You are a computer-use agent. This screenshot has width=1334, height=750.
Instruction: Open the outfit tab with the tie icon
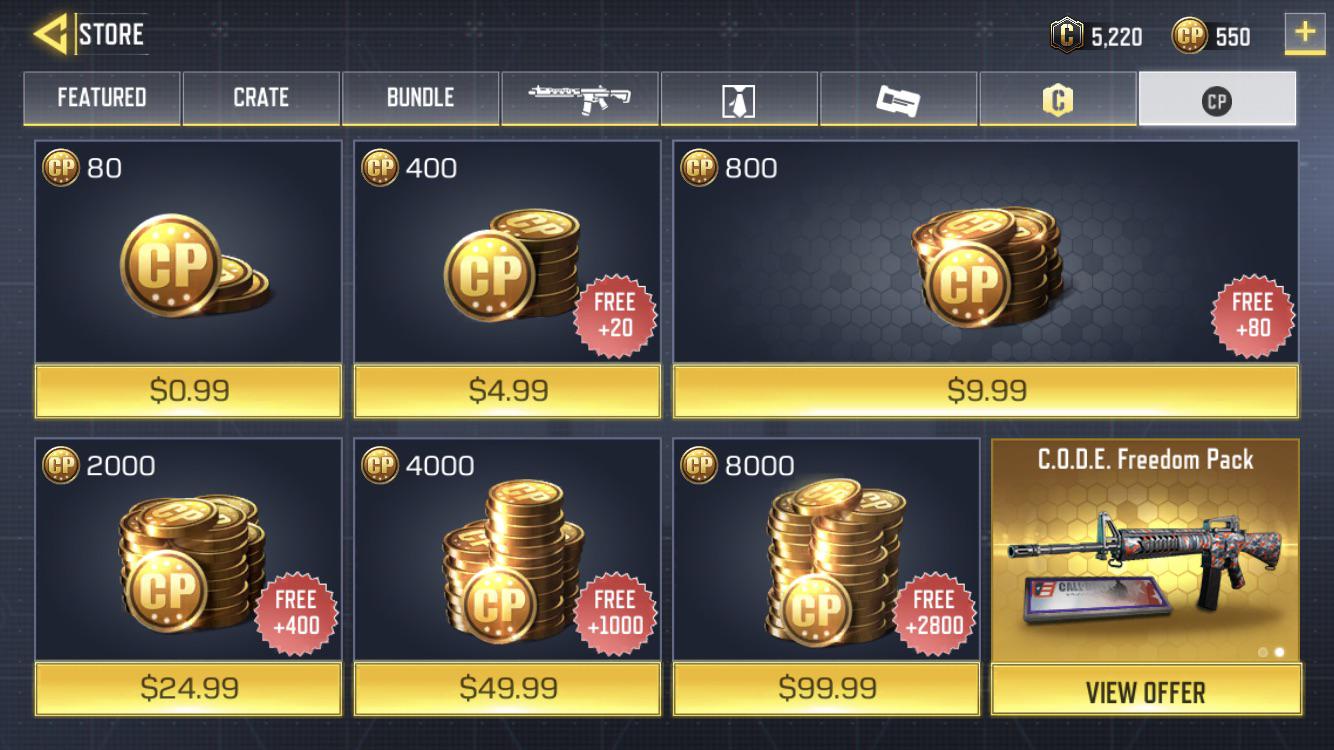(739, 98)
